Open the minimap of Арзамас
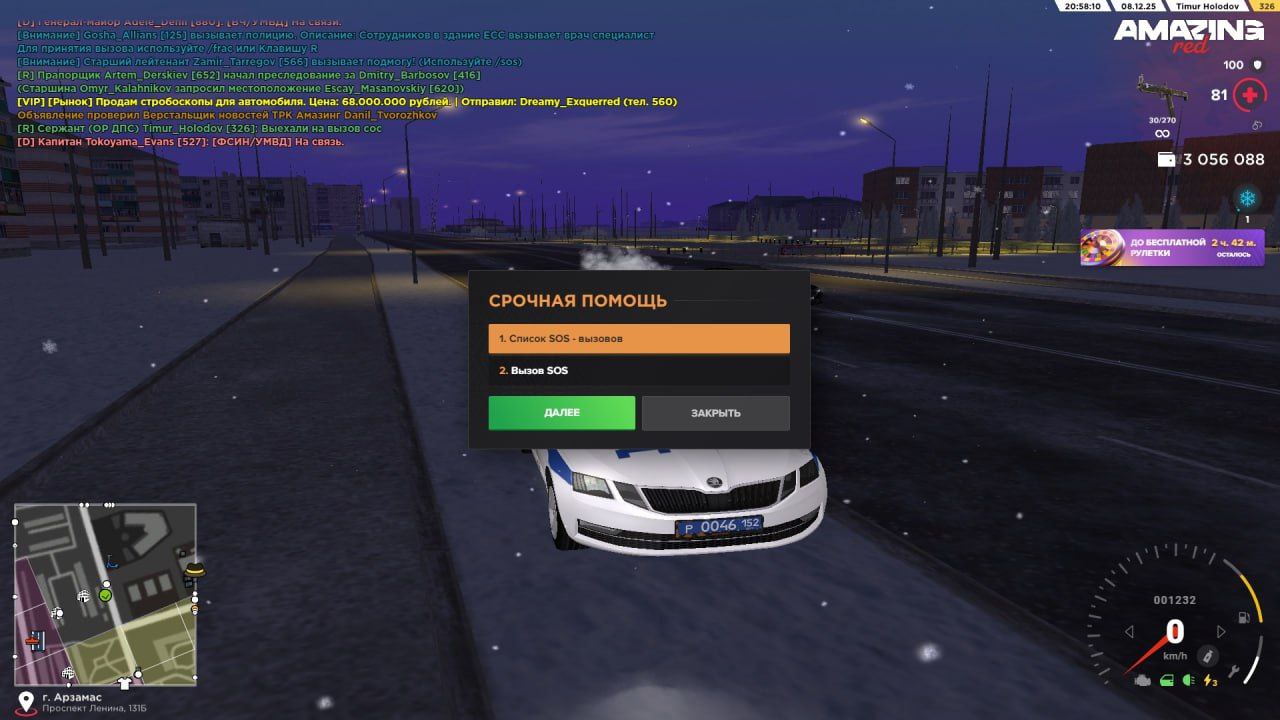 pos(105,594)
